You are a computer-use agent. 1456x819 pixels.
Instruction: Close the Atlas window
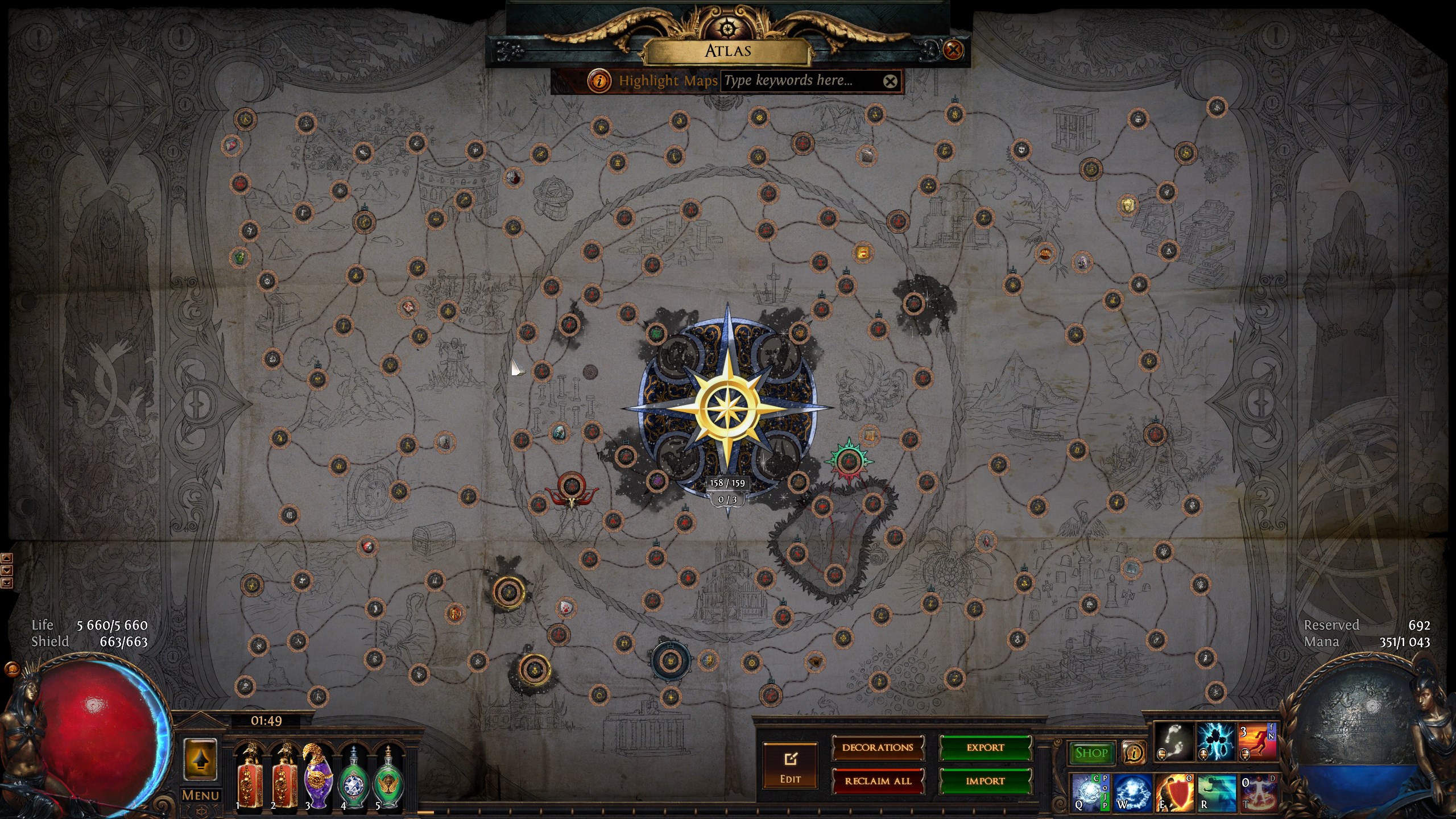(x=953, y=50)
